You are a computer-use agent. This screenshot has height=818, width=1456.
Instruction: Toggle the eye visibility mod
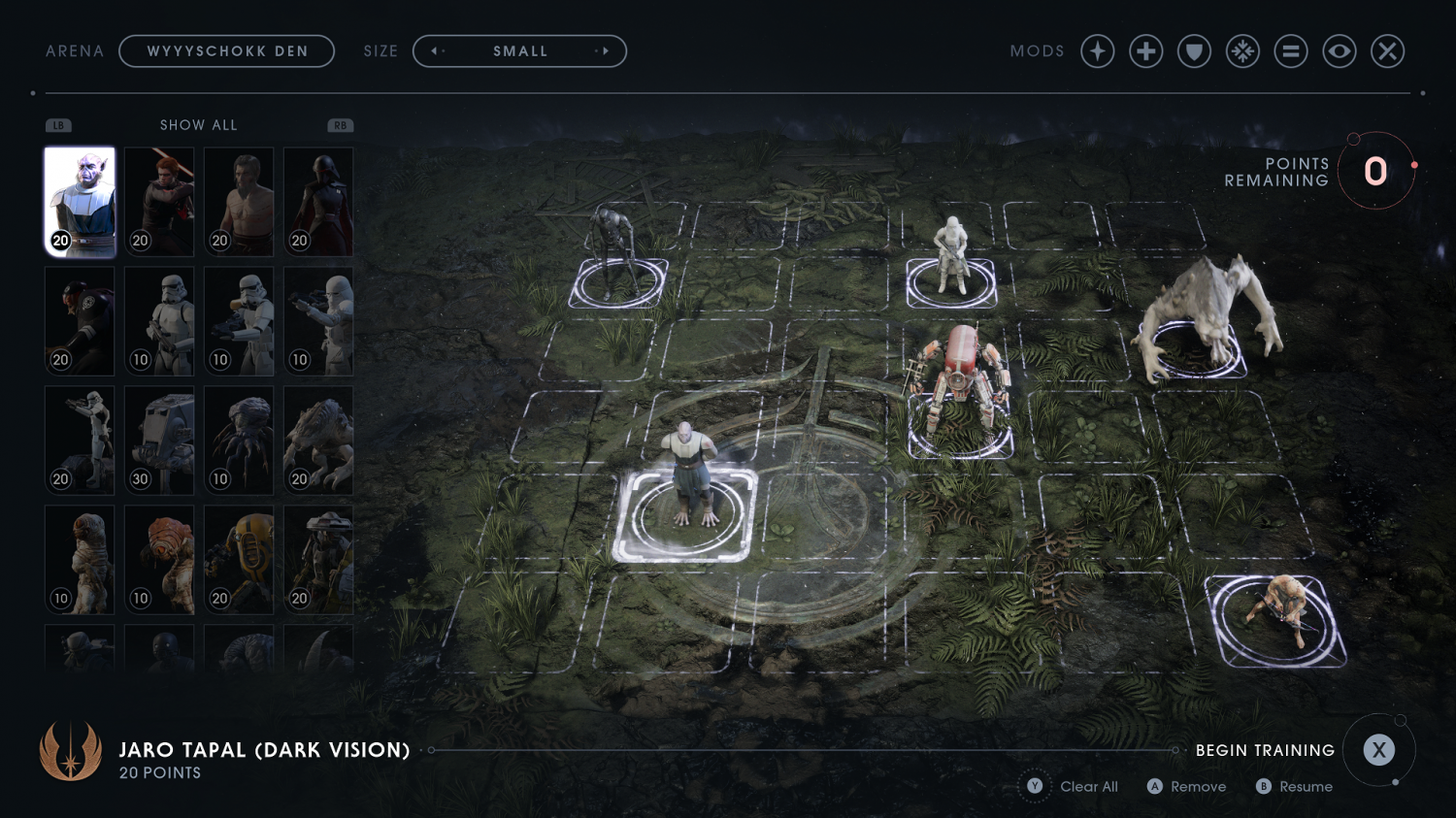1340,50
